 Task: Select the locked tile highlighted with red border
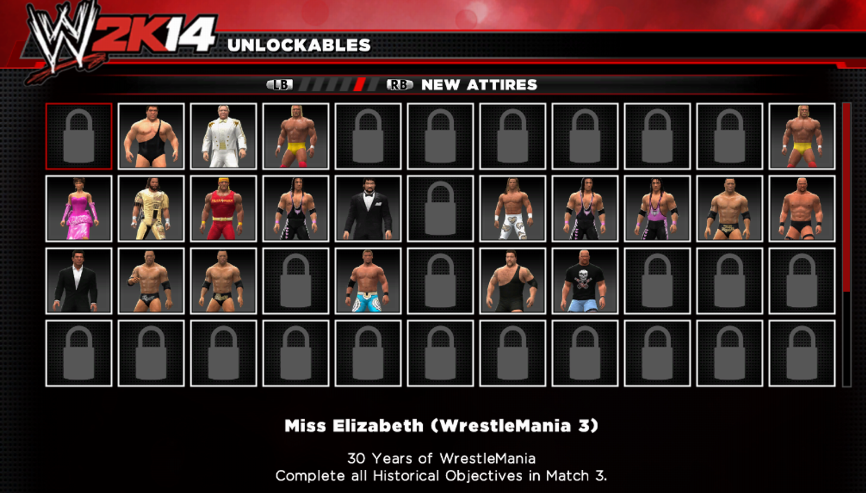pyautogui.click(x=79, y=136)
